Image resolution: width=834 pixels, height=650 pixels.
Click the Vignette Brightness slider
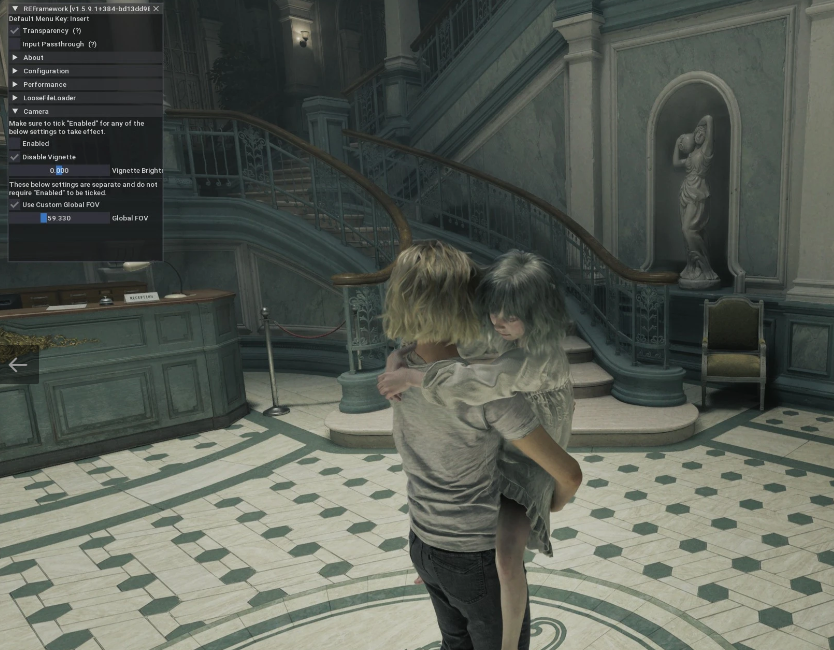click(x=59, y=171)
